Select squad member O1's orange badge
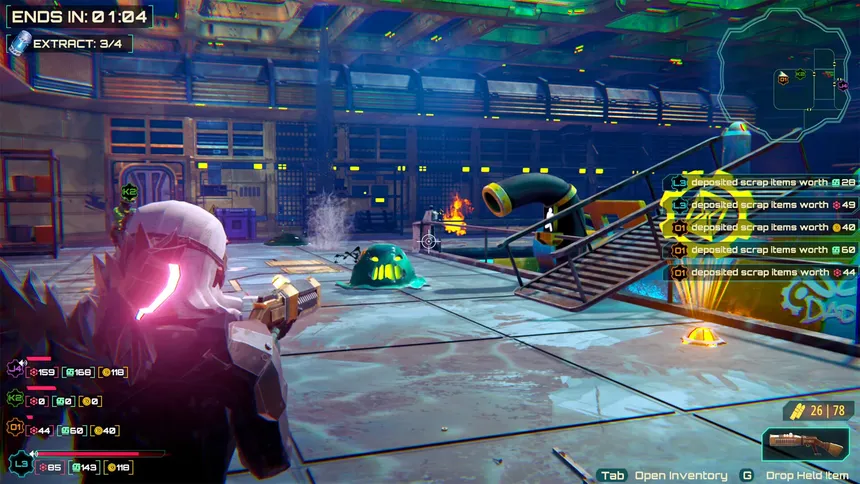This screenshot has width=860, height=484. [x=16, y=429]
